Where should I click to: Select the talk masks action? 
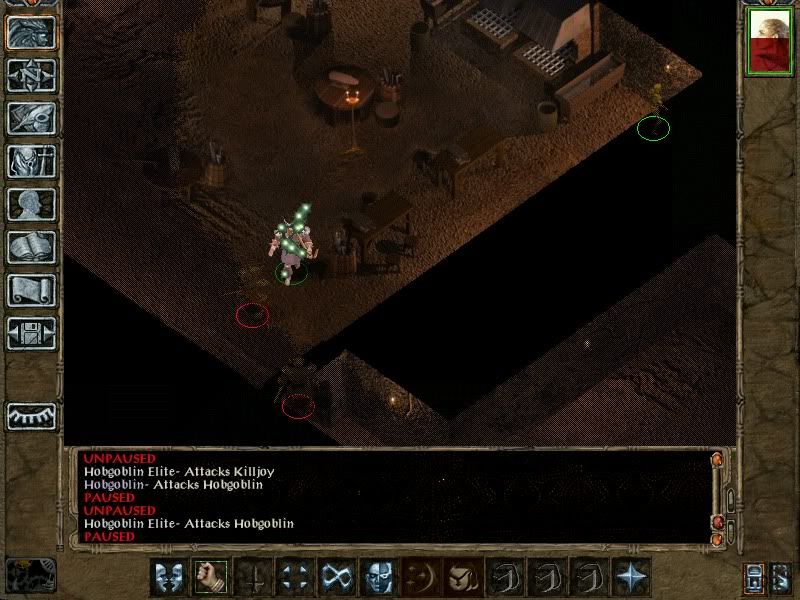pos(168,577)
